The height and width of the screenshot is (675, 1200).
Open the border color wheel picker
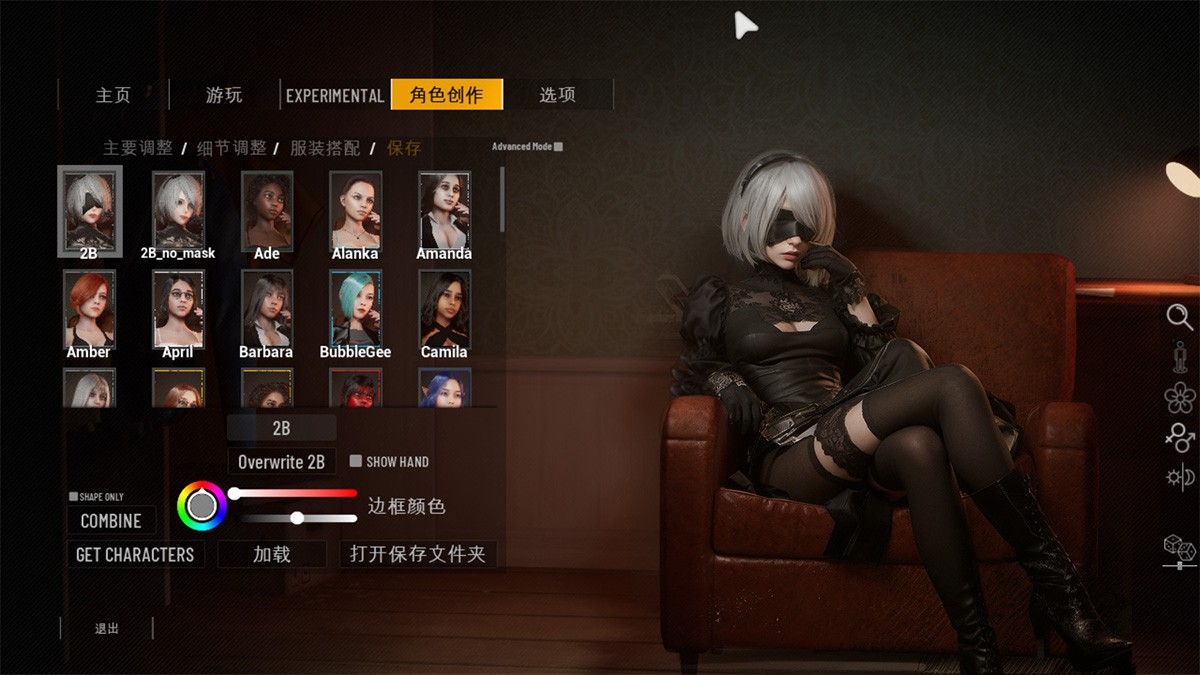(202, 506)
